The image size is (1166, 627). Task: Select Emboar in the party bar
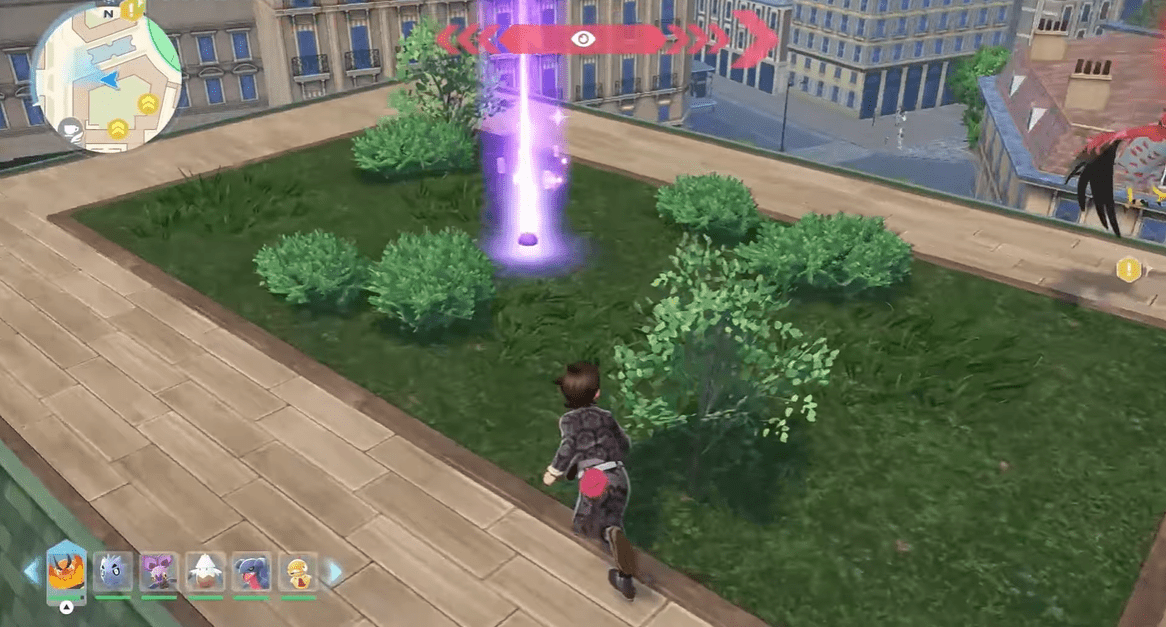pyautogui.click(x=66, y=572)
